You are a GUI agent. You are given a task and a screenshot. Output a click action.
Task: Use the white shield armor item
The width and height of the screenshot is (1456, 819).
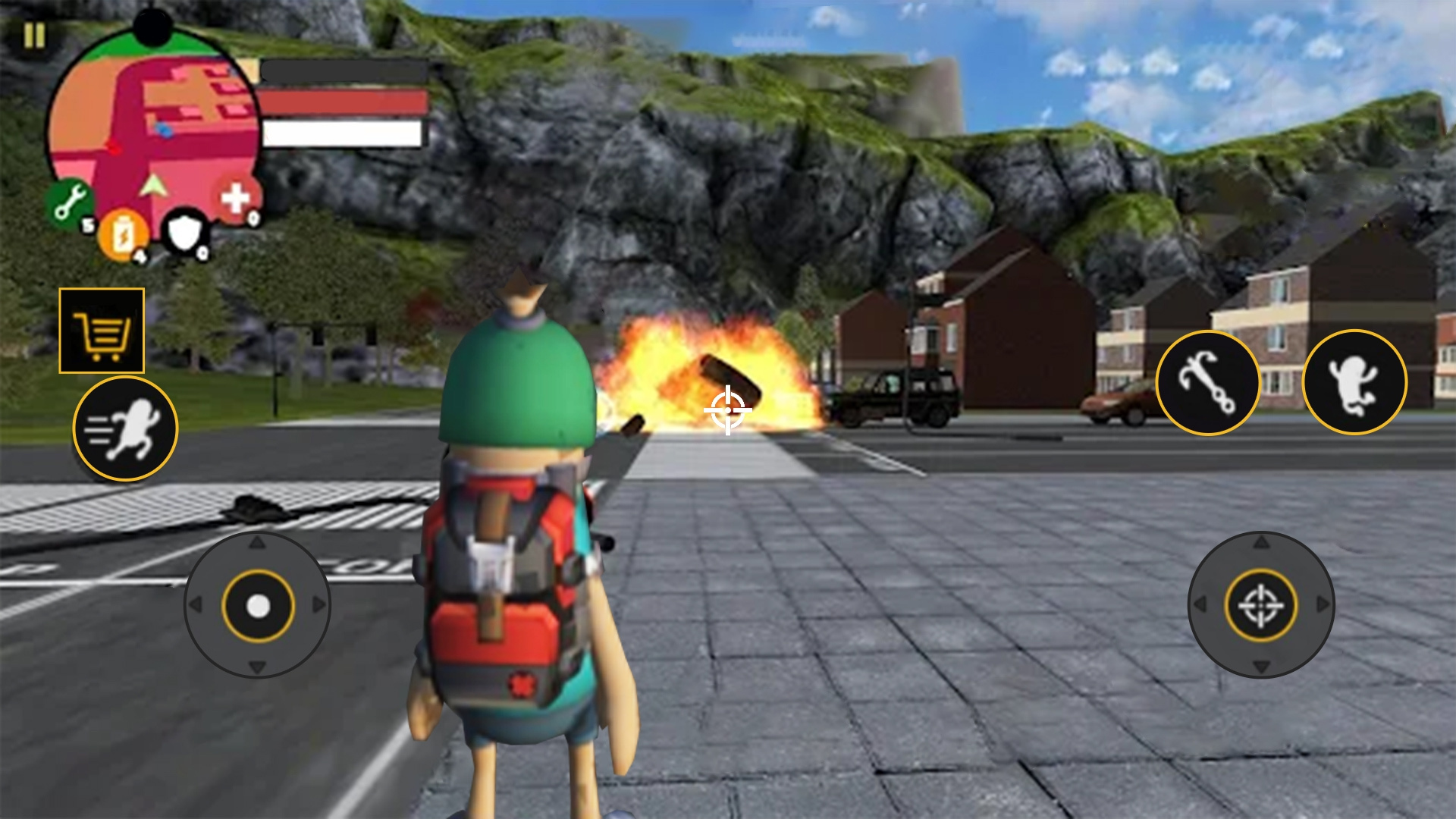click(186, 233)
